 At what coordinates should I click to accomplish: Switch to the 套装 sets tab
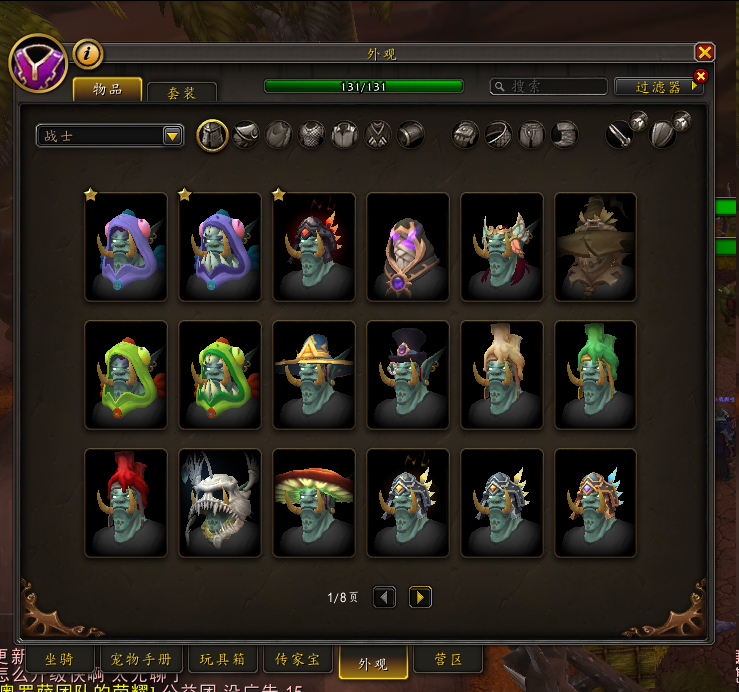click(x=181, y=92)
